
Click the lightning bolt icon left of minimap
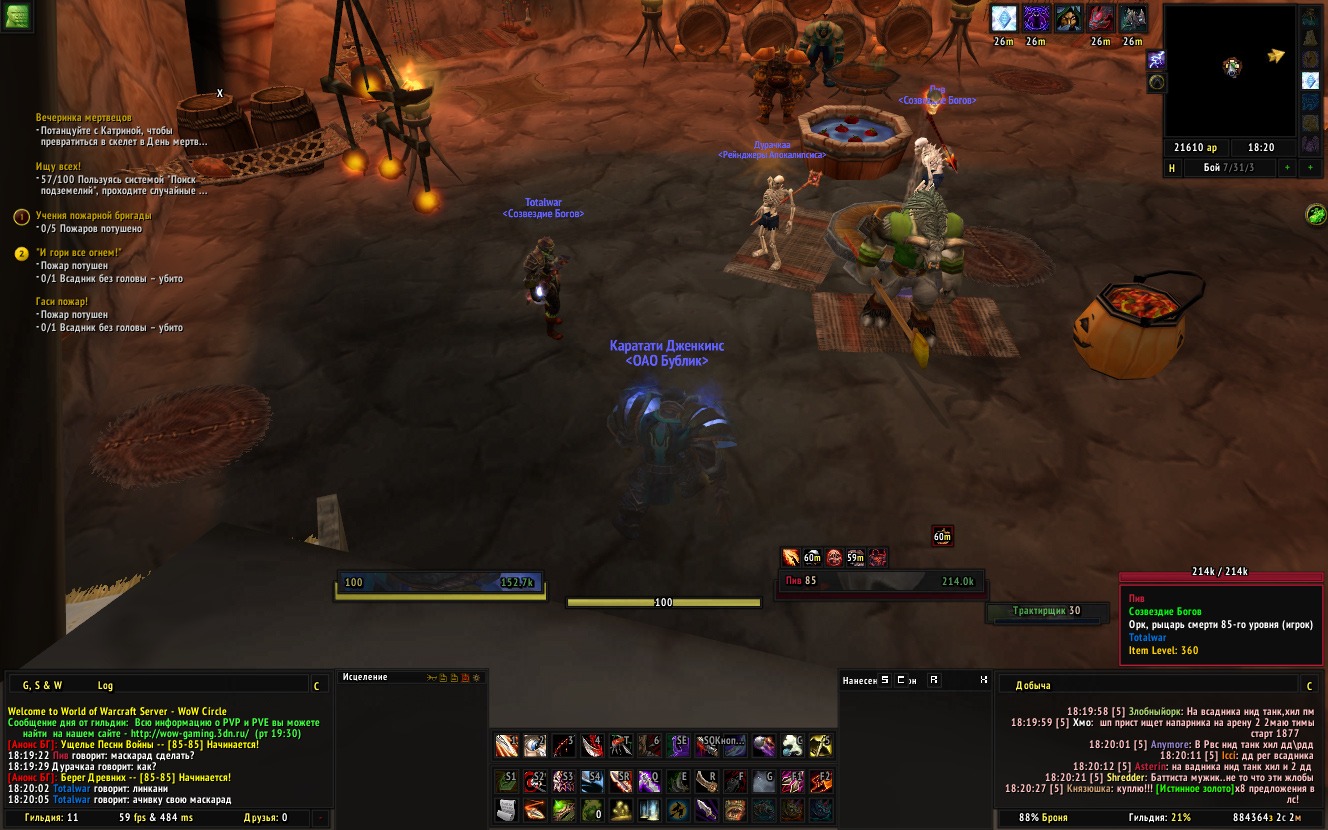click(x=1157, y=60)
